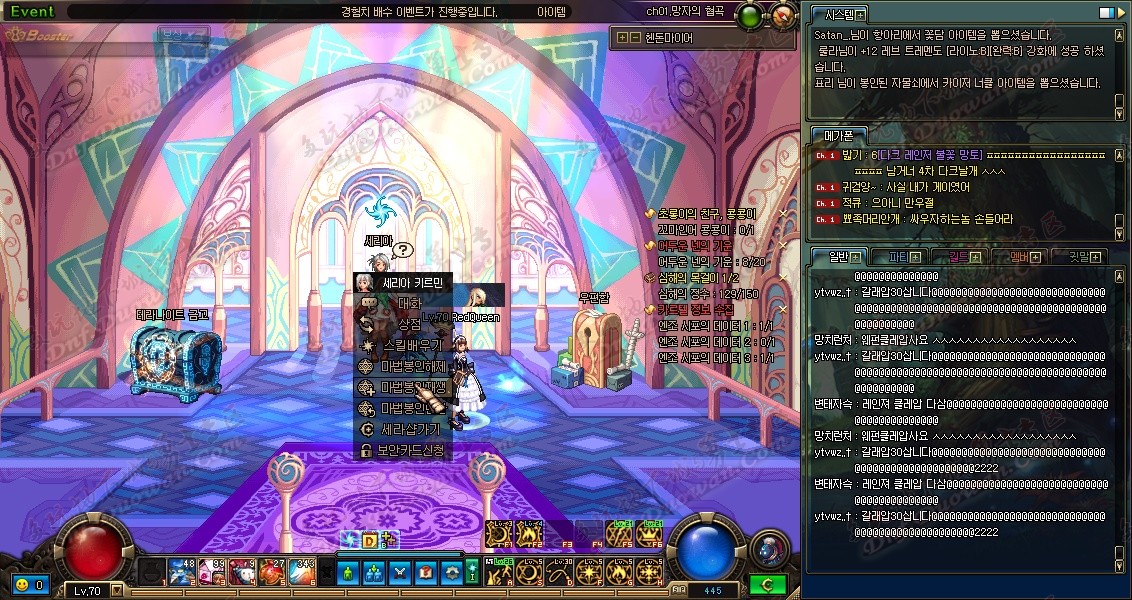Open the gear settings icon in the menu bar
1132x600 pixels.
(452, 572)
